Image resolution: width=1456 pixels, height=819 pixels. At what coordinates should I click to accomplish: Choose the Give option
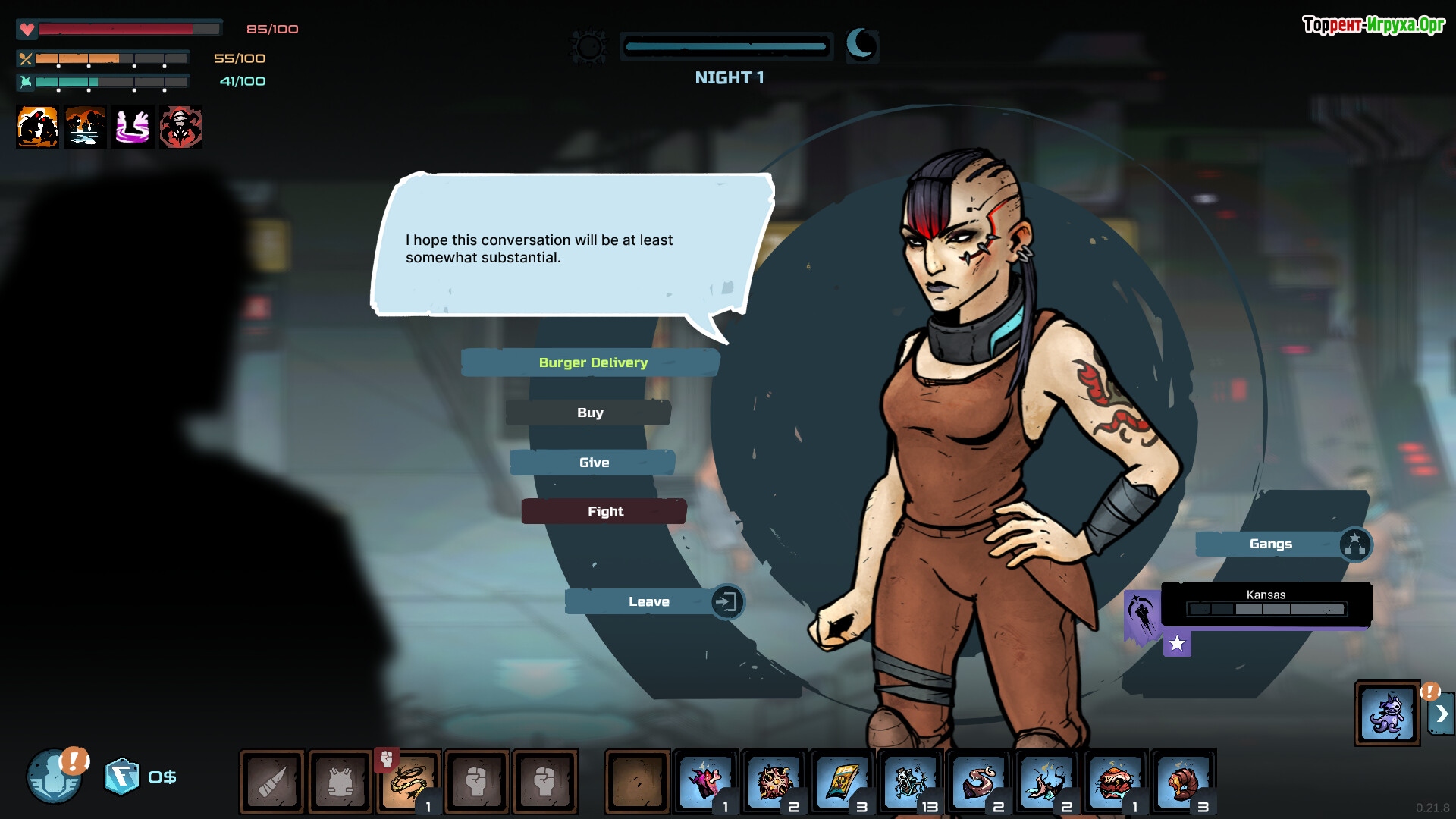pyautogui.click(x=593, y=463)
